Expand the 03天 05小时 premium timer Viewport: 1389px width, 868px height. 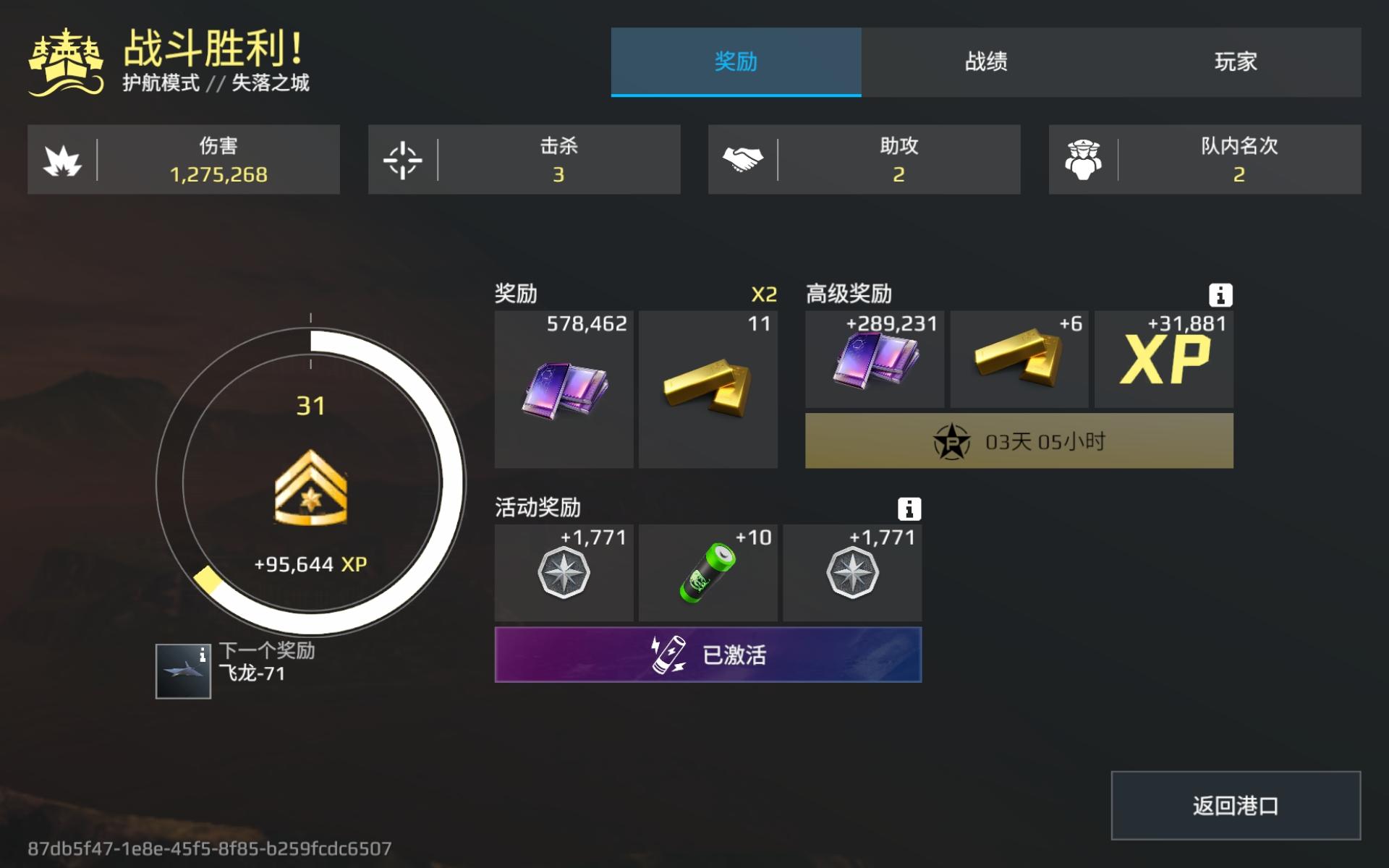point(1019,441)
